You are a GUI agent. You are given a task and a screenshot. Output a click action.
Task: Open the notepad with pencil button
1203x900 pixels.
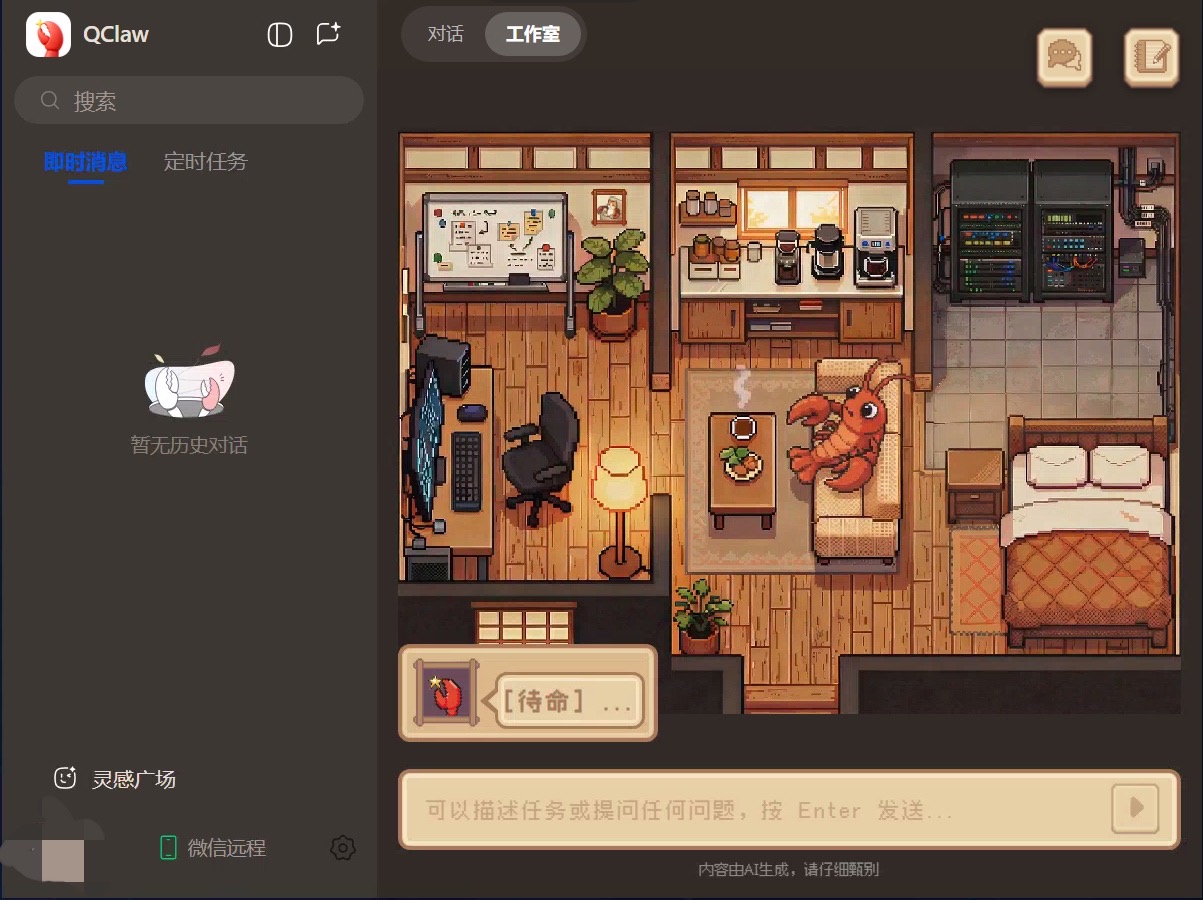pyautogui.click(x=1151, y=57)
